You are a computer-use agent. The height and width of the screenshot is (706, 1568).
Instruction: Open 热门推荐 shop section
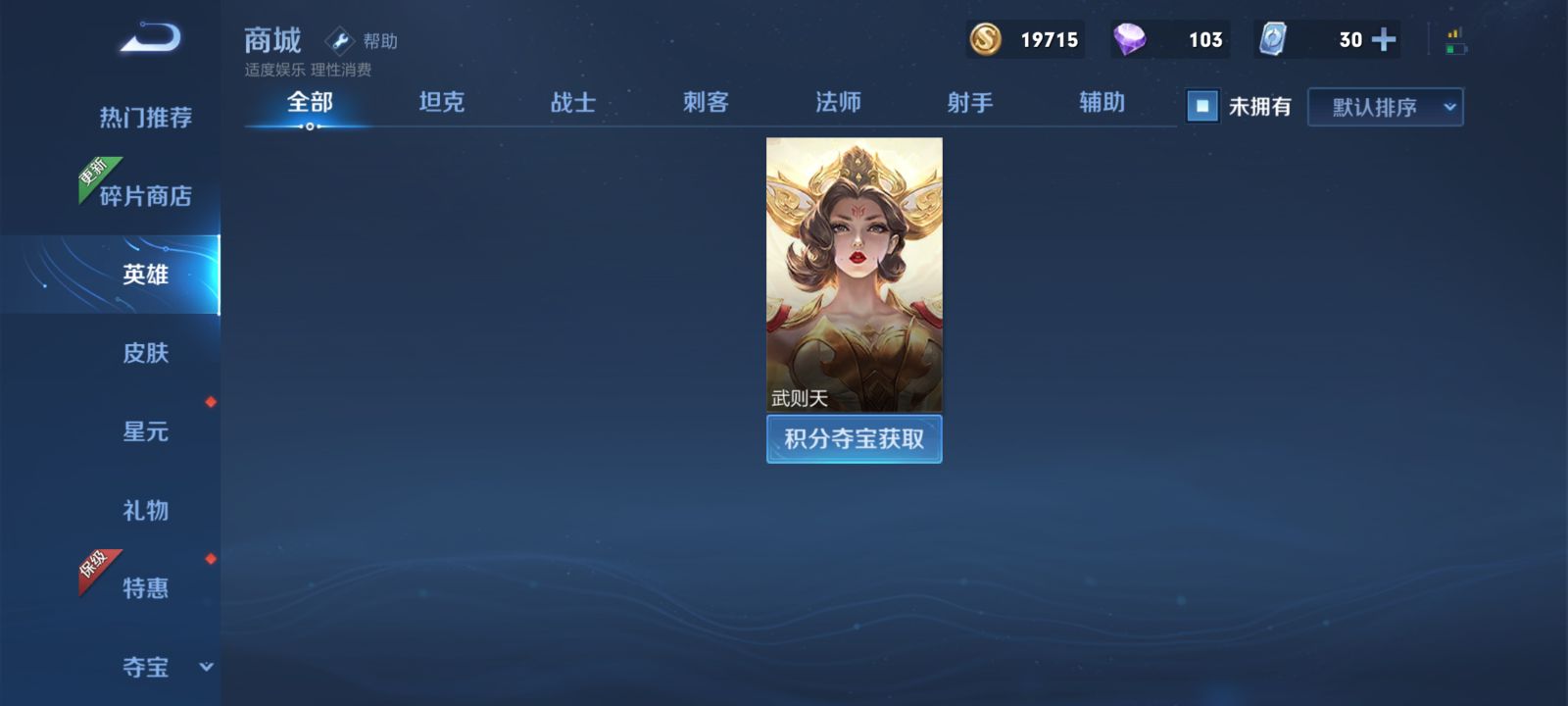coord(145,118)
